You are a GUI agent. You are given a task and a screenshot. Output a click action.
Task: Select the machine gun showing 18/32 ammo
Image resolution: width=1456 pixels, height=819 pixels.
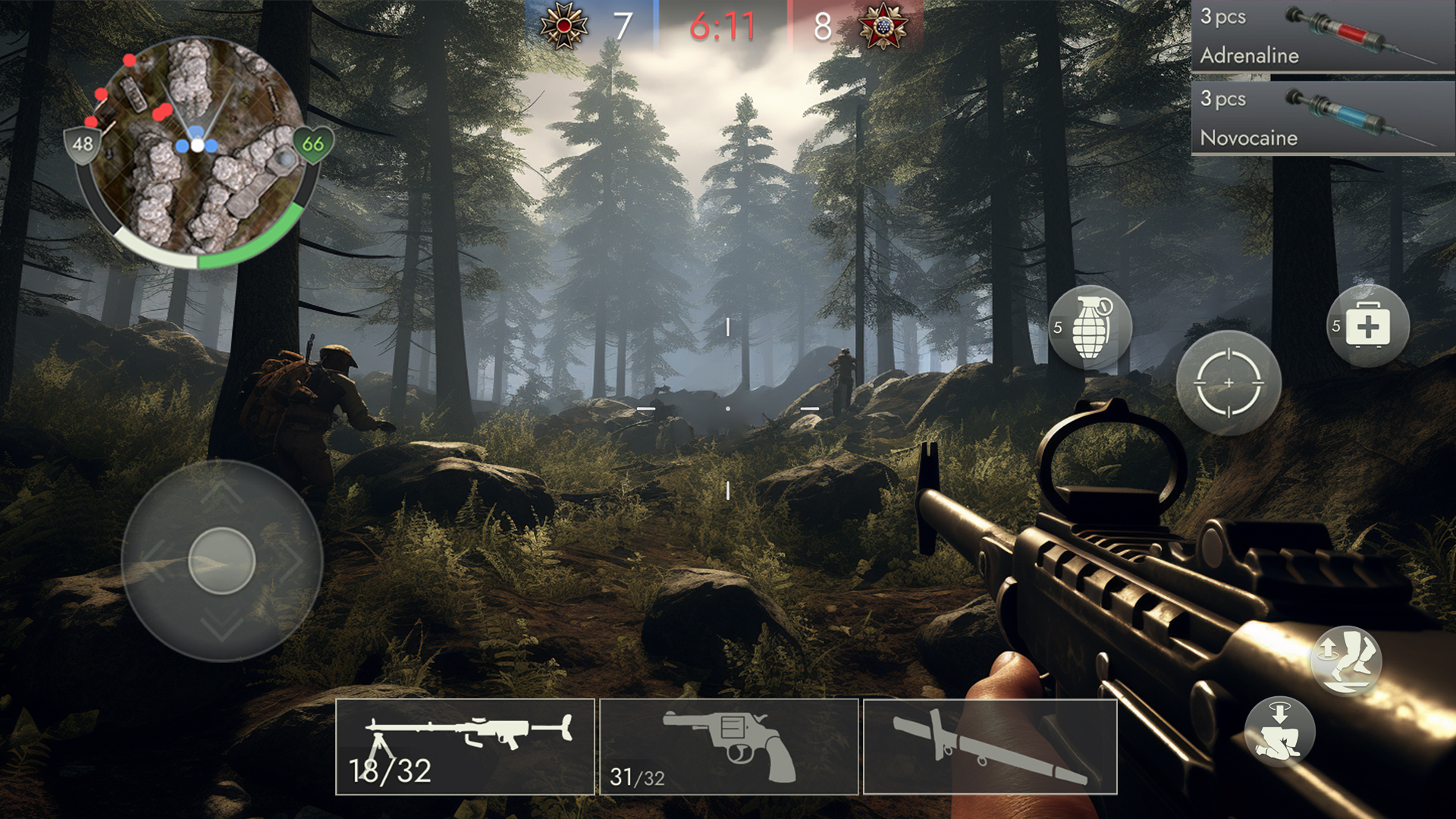click(x=464, y=747)
